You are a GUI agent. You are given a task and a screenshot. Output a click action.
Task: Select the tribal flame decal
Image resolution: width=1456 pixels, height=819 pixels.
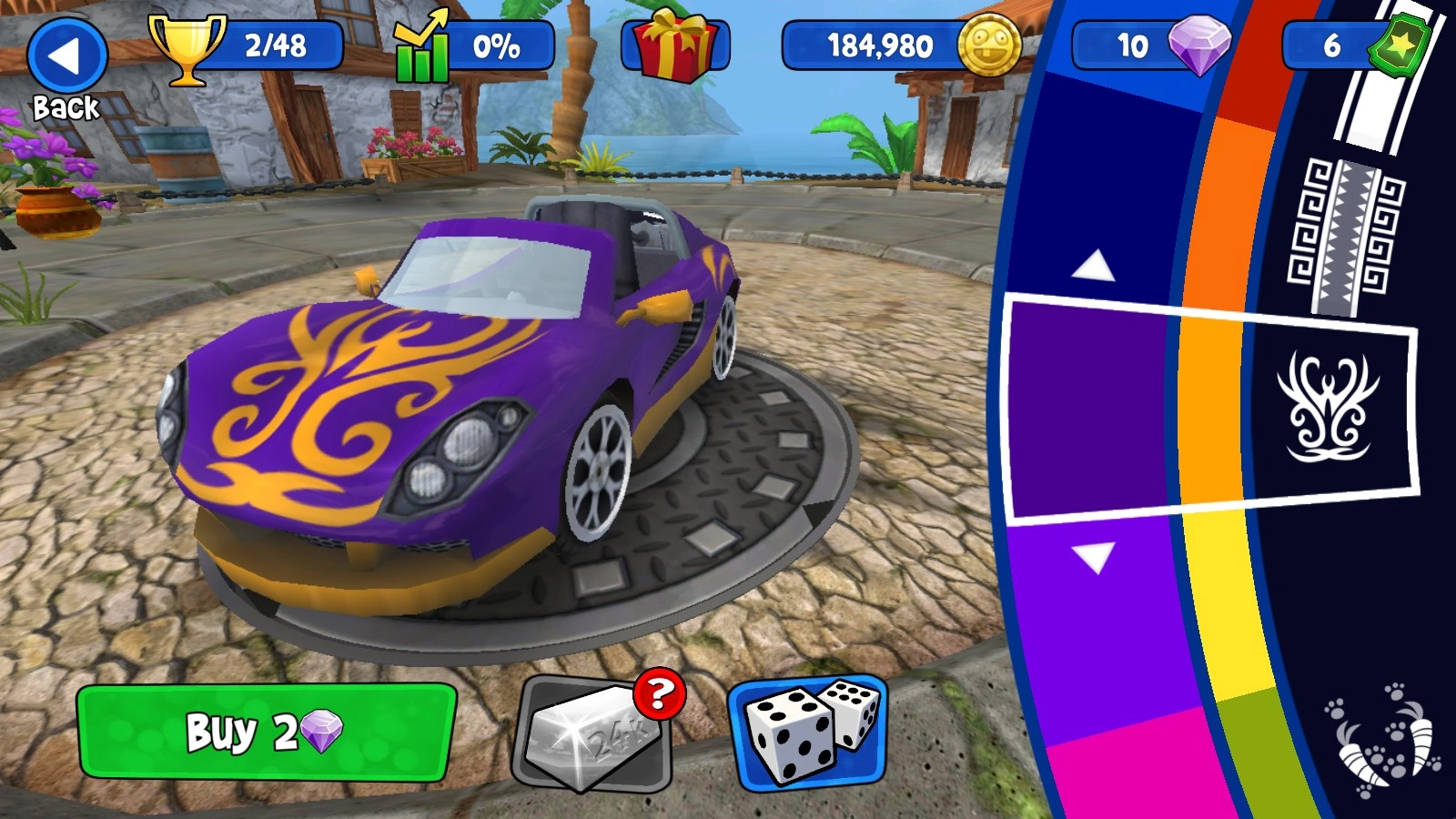pyautogui.click(x=1329, y=405)
